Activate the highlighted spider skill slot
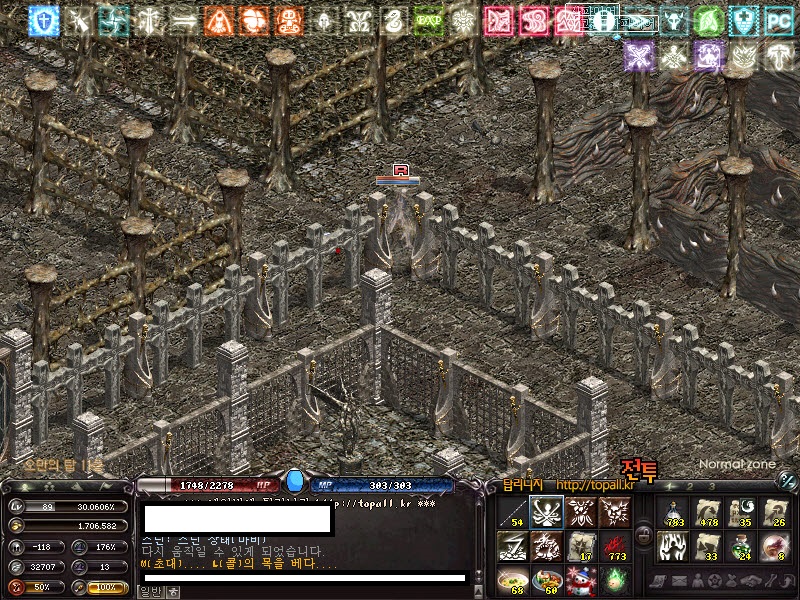The image size is (800, 600). tap(545, 512)
